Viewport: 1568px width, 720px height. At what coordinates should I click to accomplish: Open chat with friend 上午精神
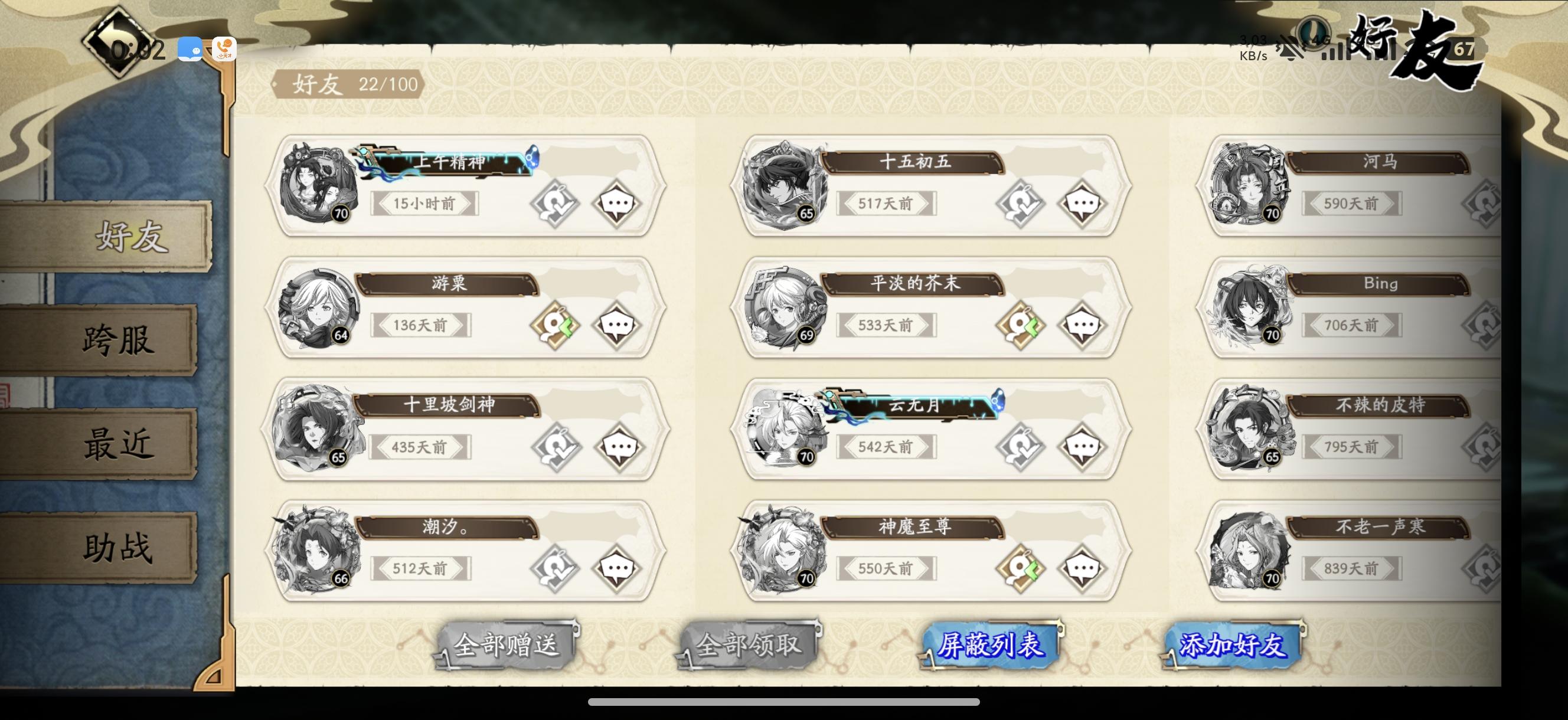click(617, 202)
